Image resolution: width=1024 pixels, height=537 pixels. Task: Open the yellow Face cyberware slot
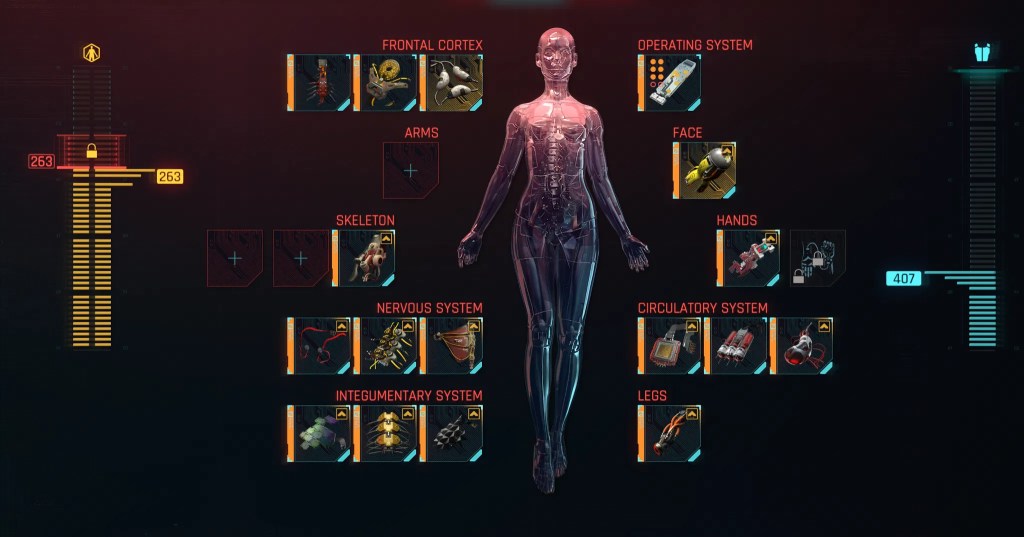[706, 170]
